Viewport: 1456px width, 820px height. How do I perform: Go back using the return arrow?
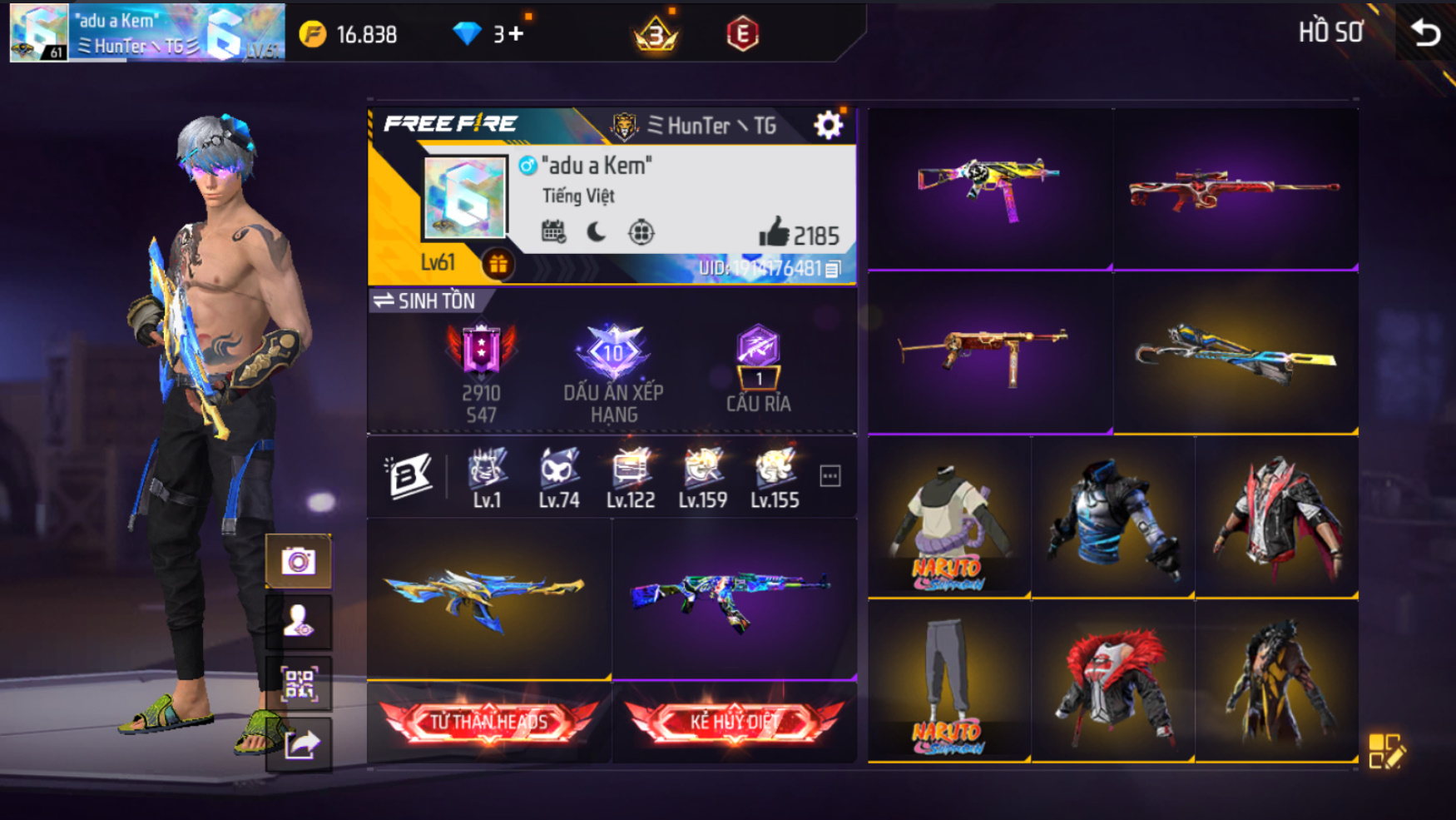coord(1425,33)
